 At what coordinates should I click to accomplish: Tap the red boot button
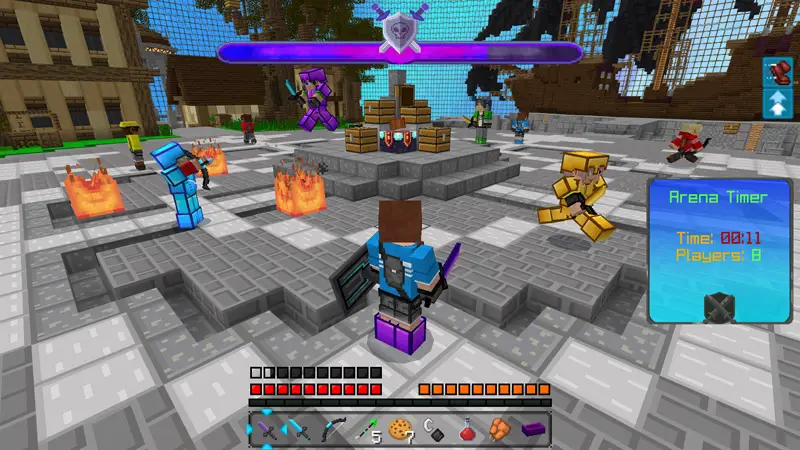click(777, 71)
